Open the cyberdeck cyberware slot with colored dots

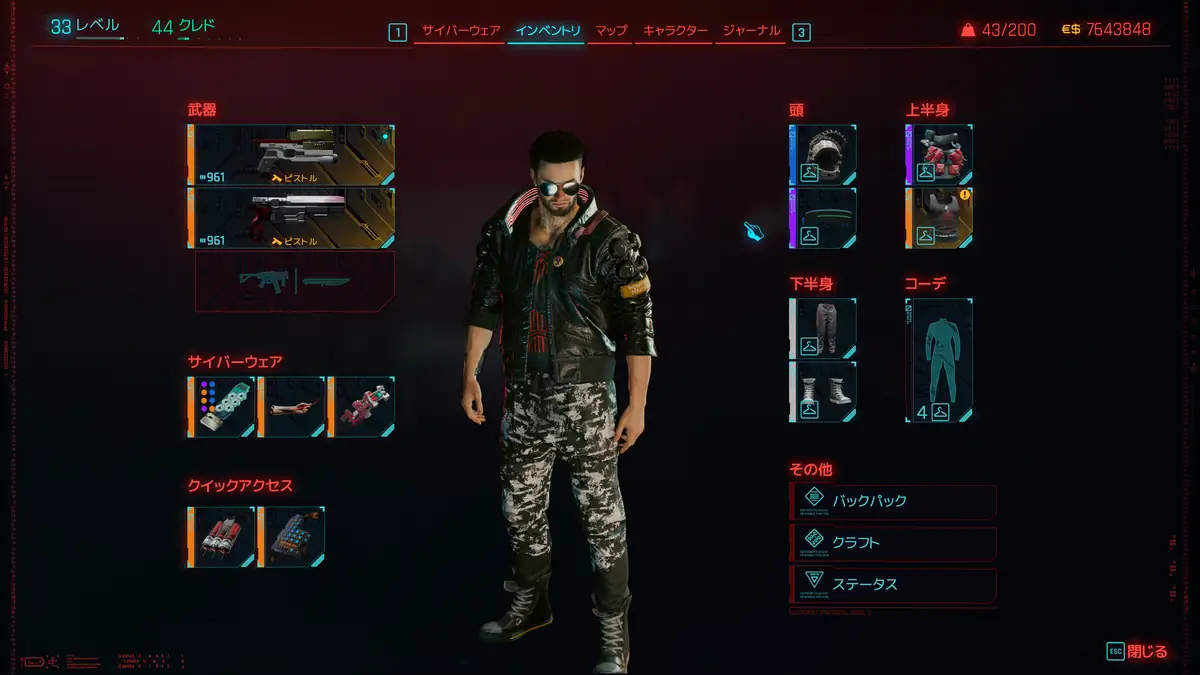[x=221, y=407]
